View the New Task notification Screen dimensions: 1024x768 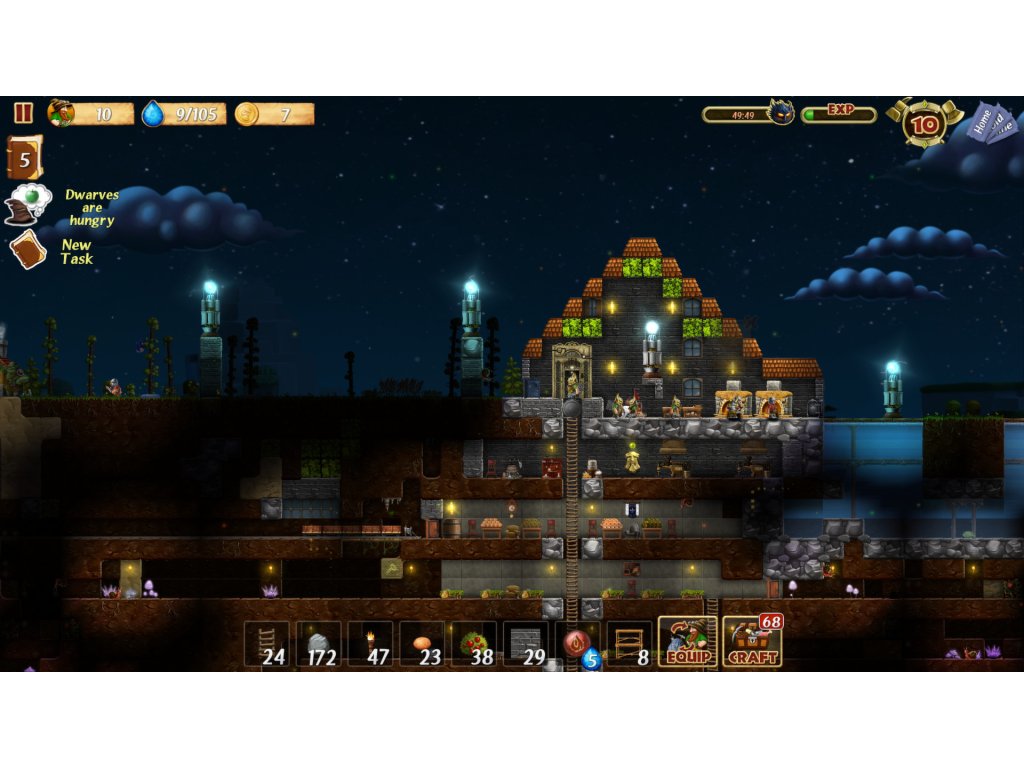28,249
